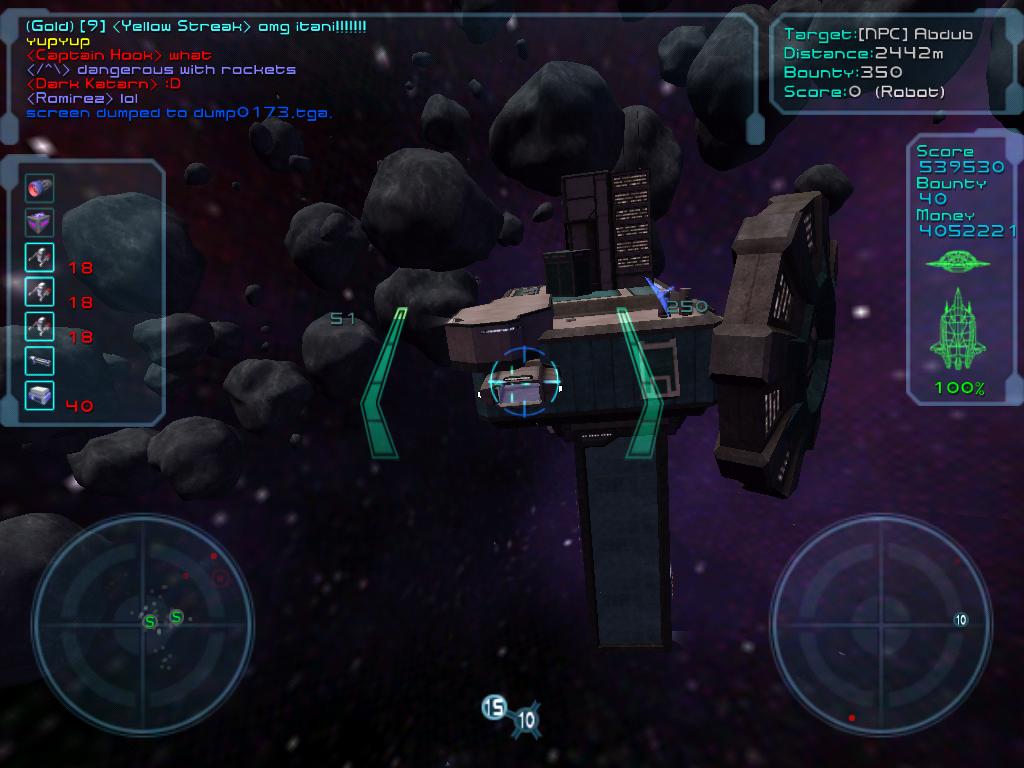The image size is (1024, 768).
Task: Select the red-lens engine equipment slot
Action: click(40, 188)
